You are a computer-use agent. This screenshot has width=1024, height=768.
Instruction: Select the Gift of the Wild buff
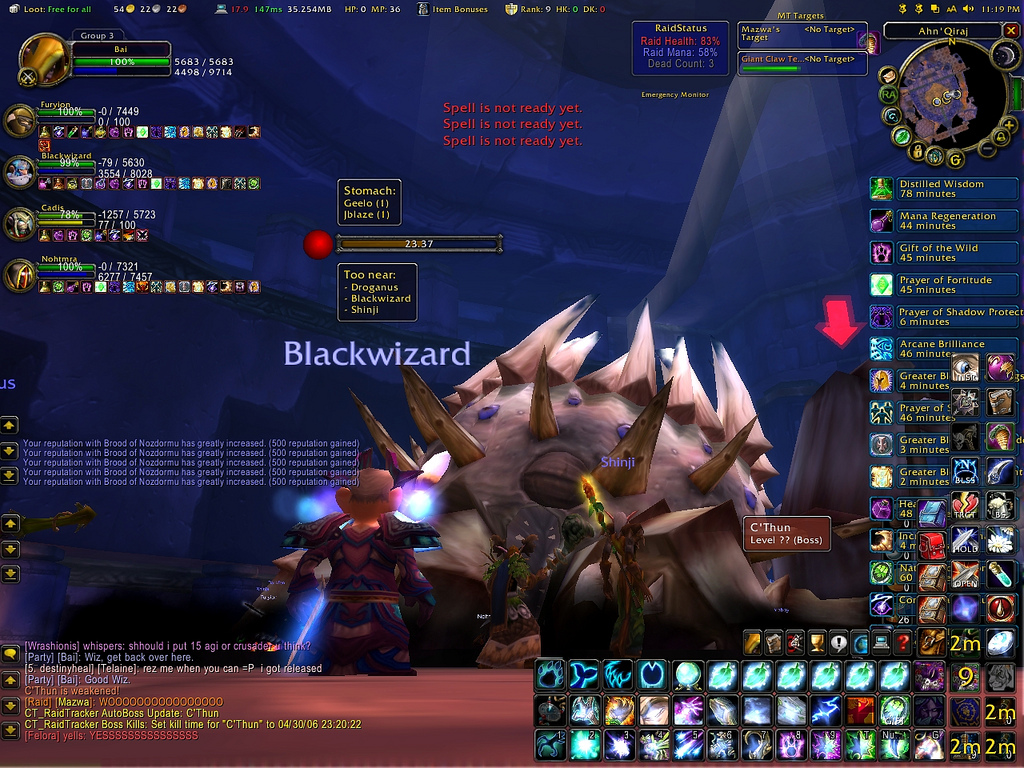coord(940,253)
